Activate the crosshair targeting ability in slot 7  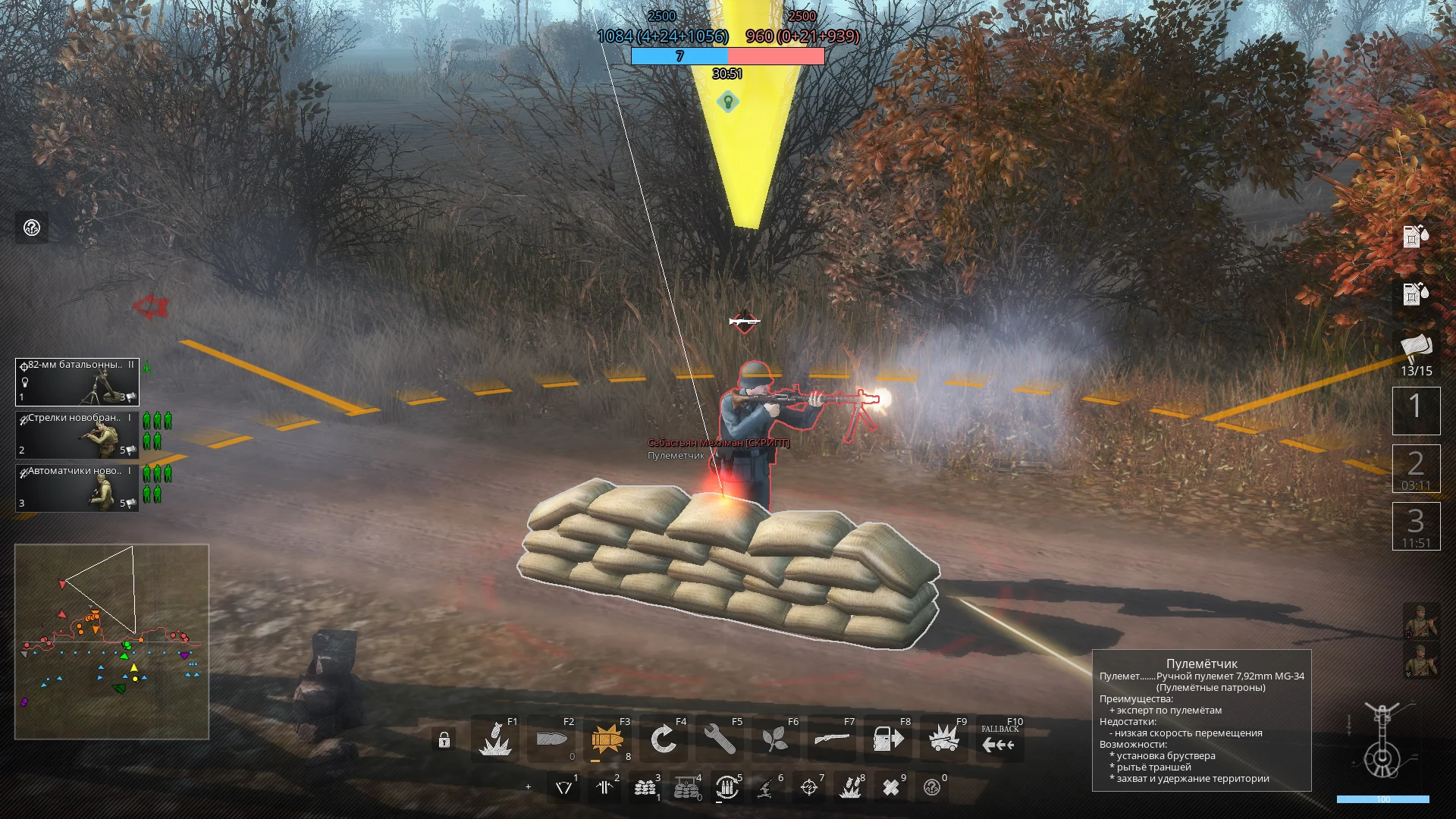click(x=809, y=789)
